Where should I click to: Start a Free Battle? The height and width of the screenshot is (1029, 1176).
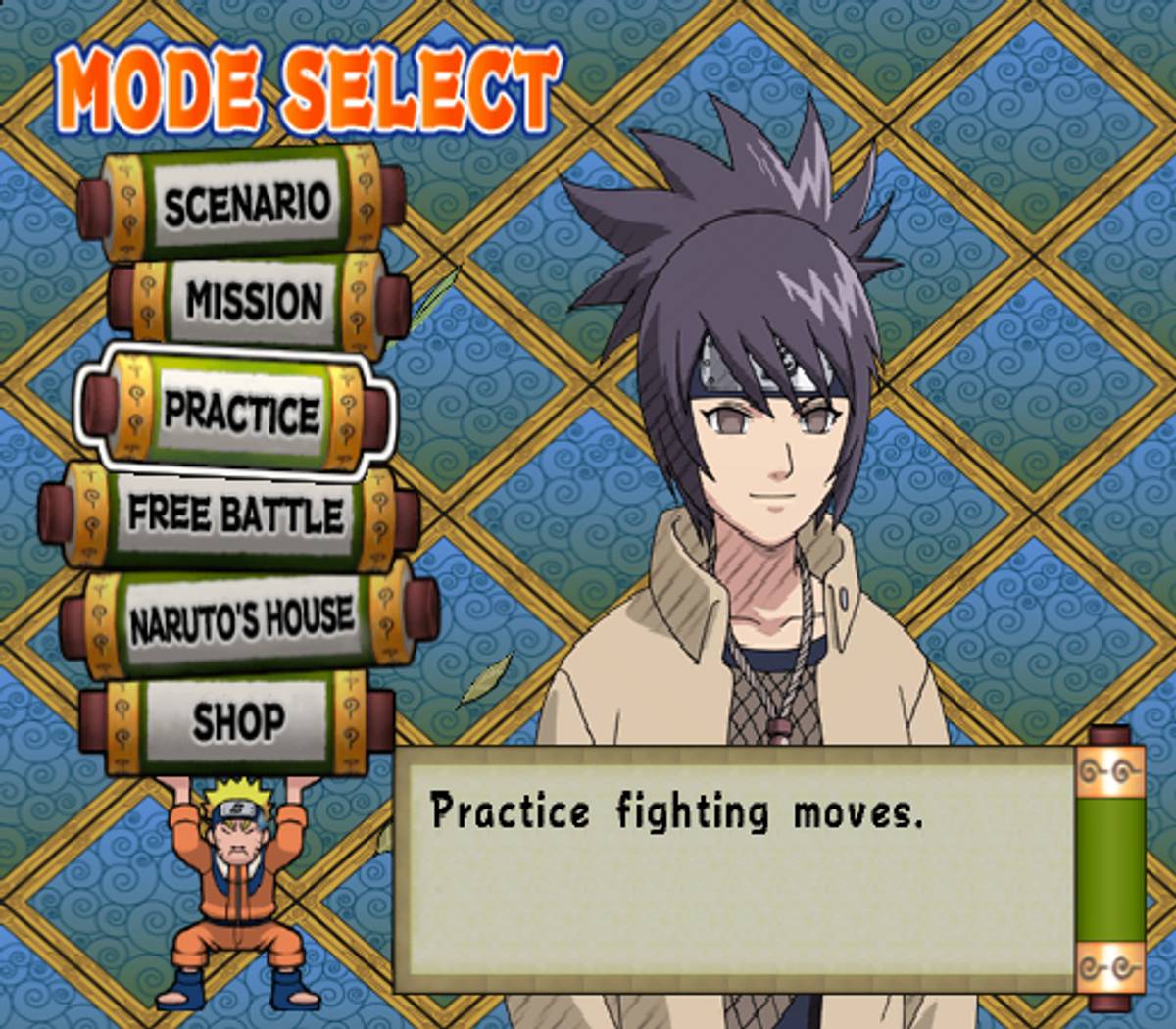(x=235, y=515)
